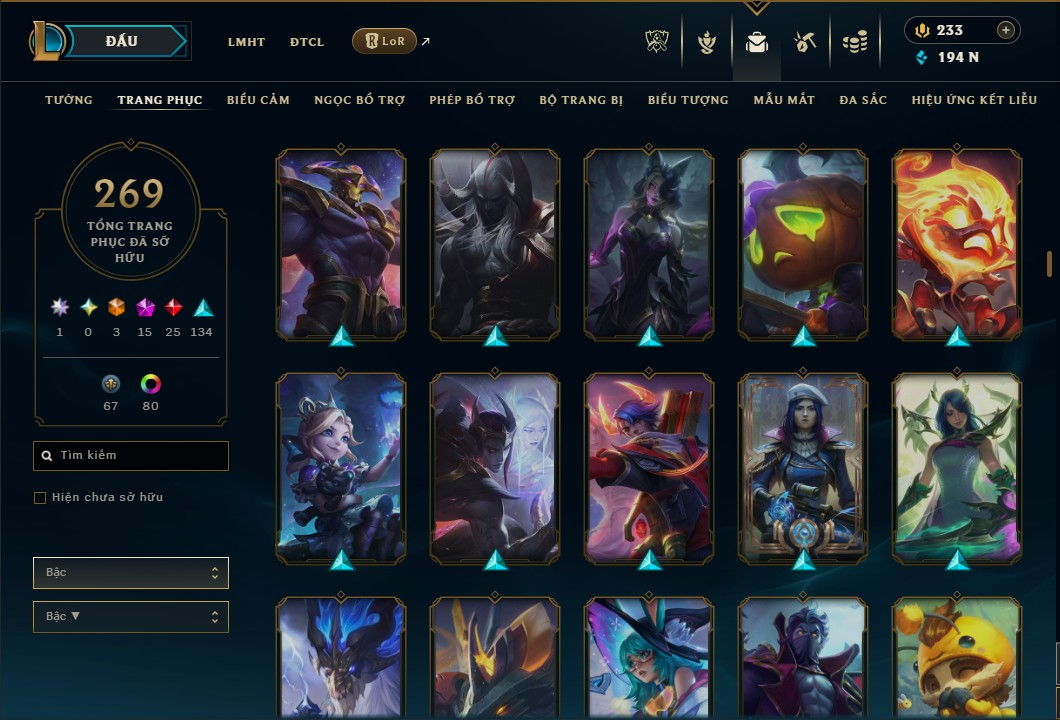Open the LMHT home tab
The width and height of the screenshot is (1060, 720).
coord(246,42)
